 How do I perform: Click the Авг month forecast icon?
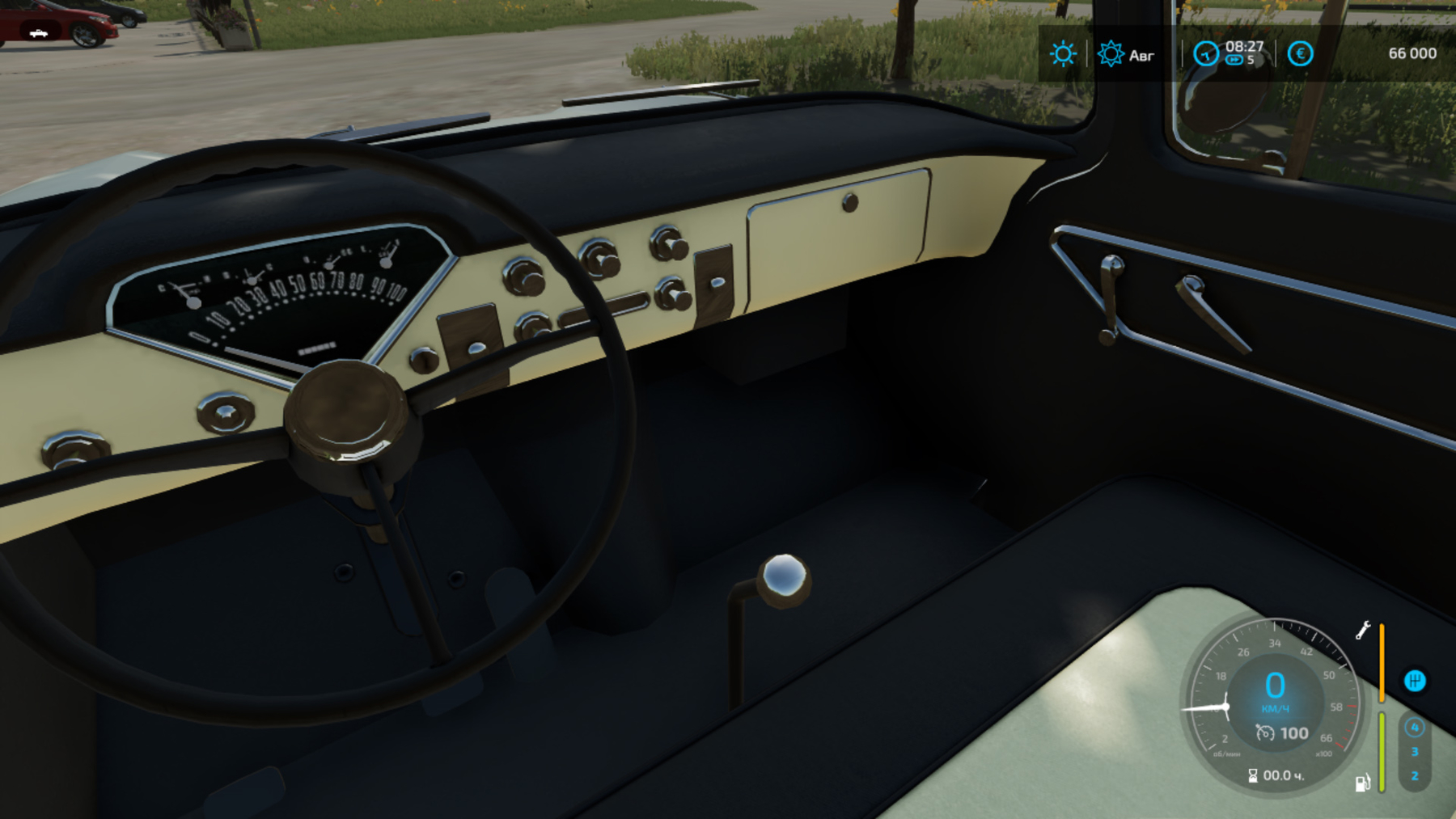coord(1111,53)
